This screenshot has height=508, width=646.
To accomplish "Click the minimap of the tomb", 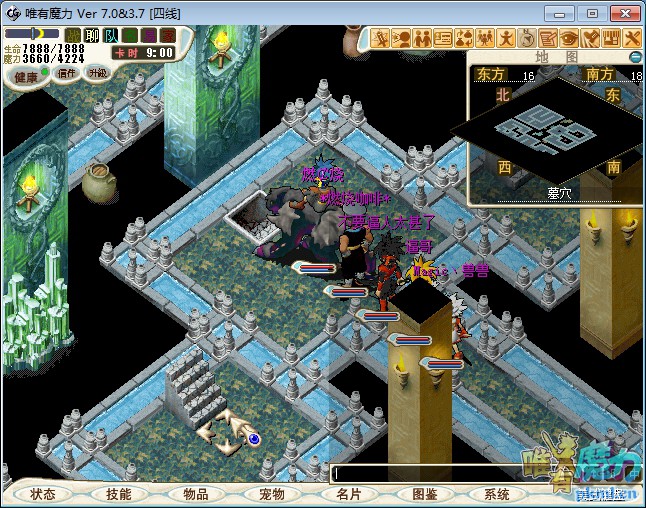I will (x=545, y=127).
